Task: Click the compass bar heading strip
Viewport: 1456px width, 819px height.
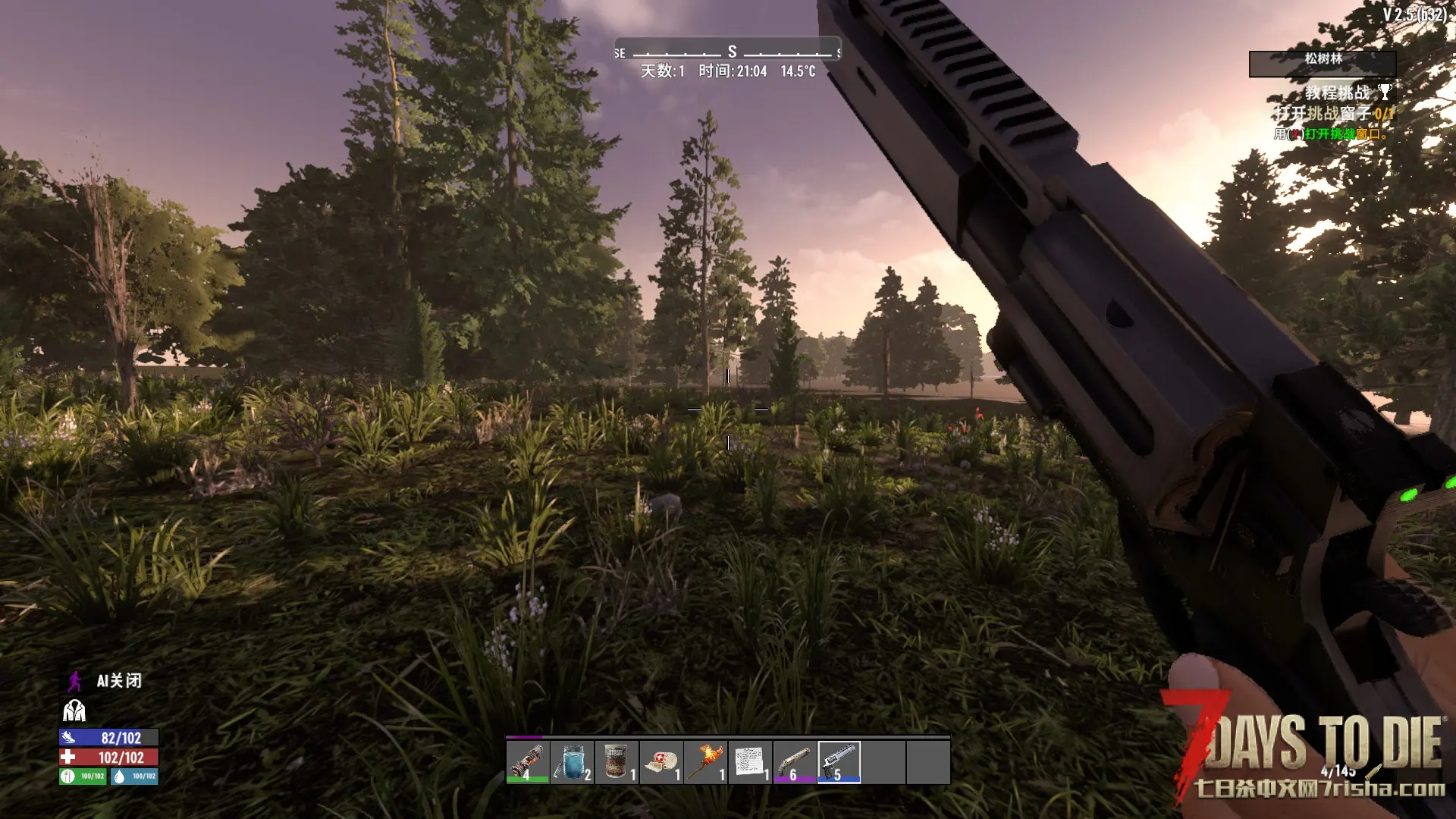Action: (728, 52)
